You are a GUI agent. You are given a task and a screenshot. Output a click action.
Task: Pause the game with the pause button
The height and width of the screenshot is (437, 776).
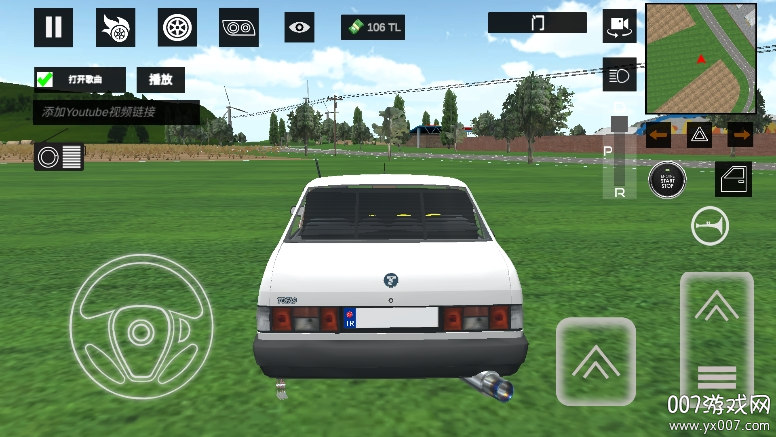click(x=53, y=27)
